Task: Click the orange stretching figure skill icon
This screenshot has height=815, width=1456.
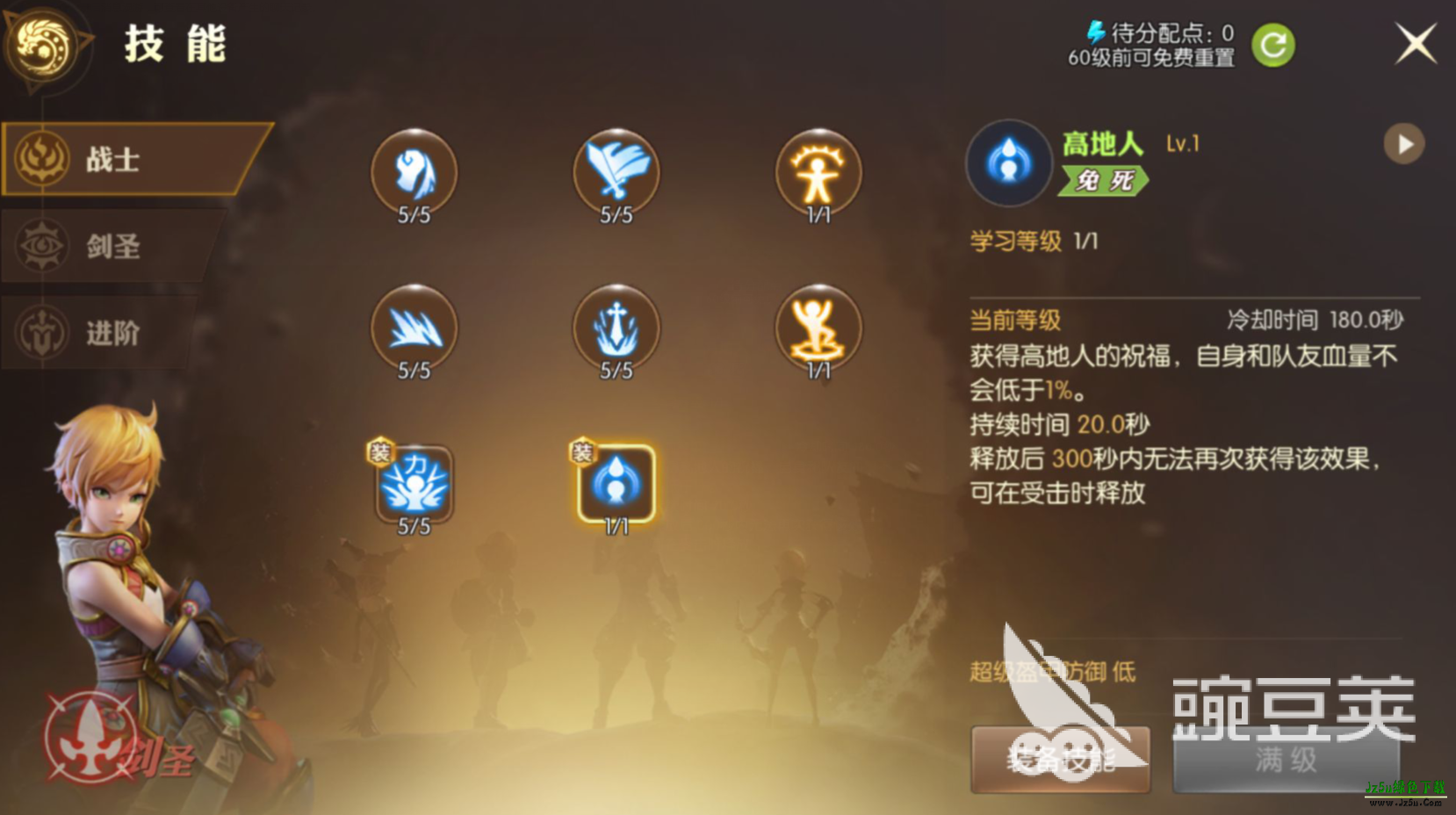Action: (818, 173)
